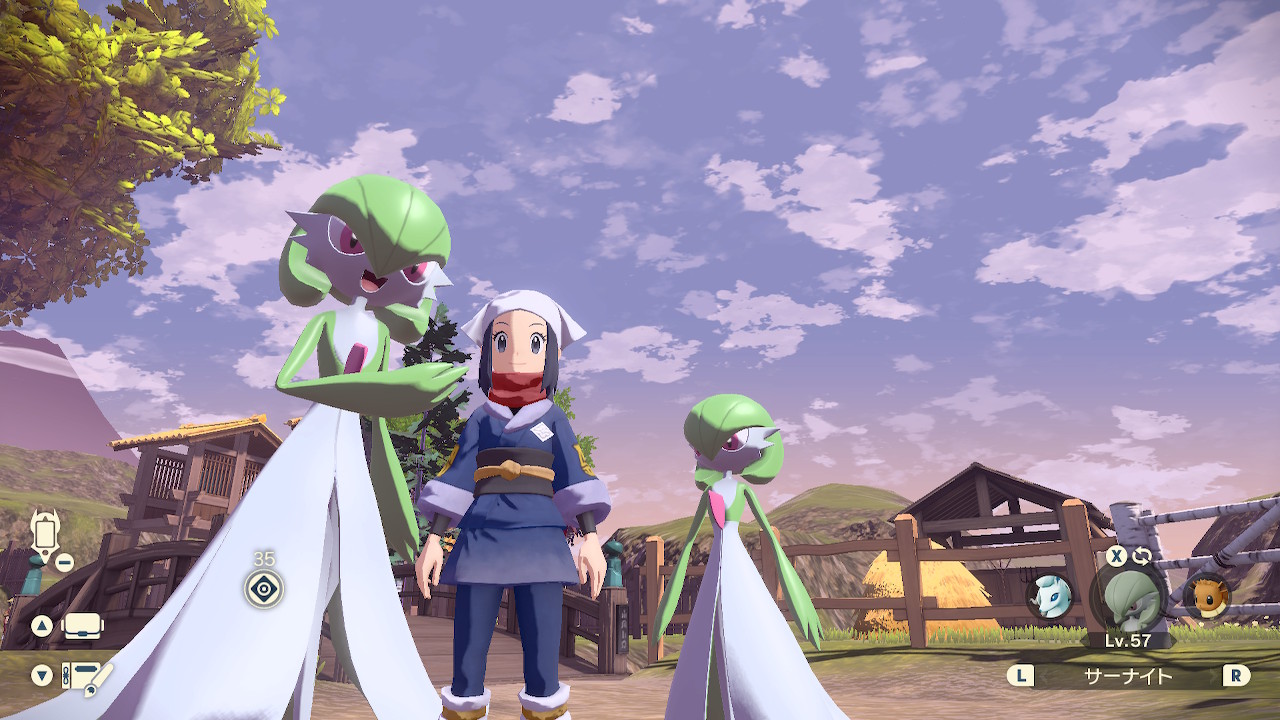Open the crafting notebook and brush icon

tap(86, 677)
